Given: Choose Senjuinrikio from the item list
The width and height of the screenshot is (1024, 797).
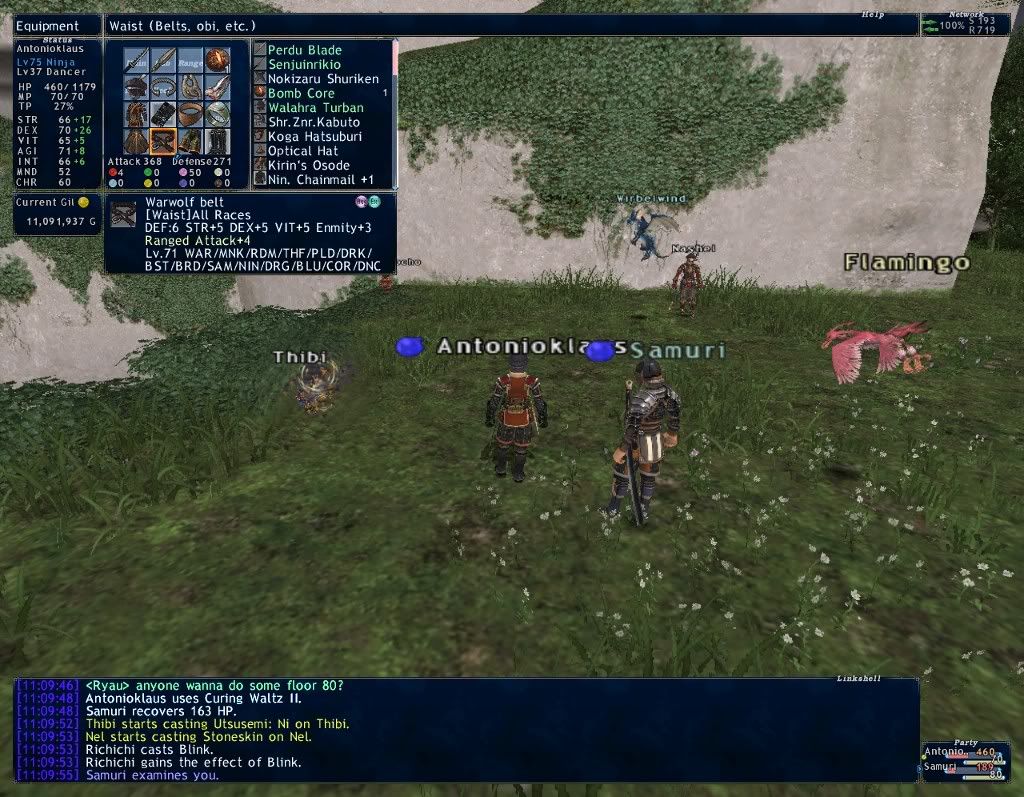Looking at the screenshot, I should [304, 64].
